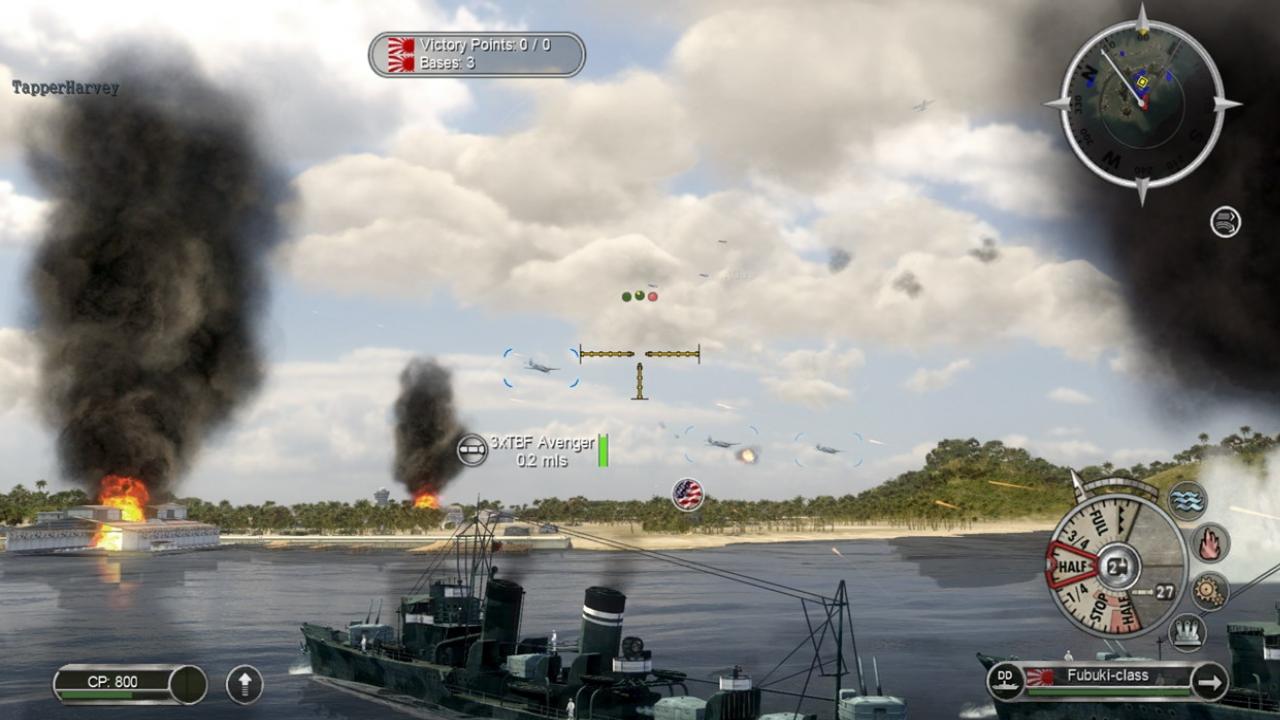Click the squadron icon beside 3xTBF Avenger

[x=472, y=447]
